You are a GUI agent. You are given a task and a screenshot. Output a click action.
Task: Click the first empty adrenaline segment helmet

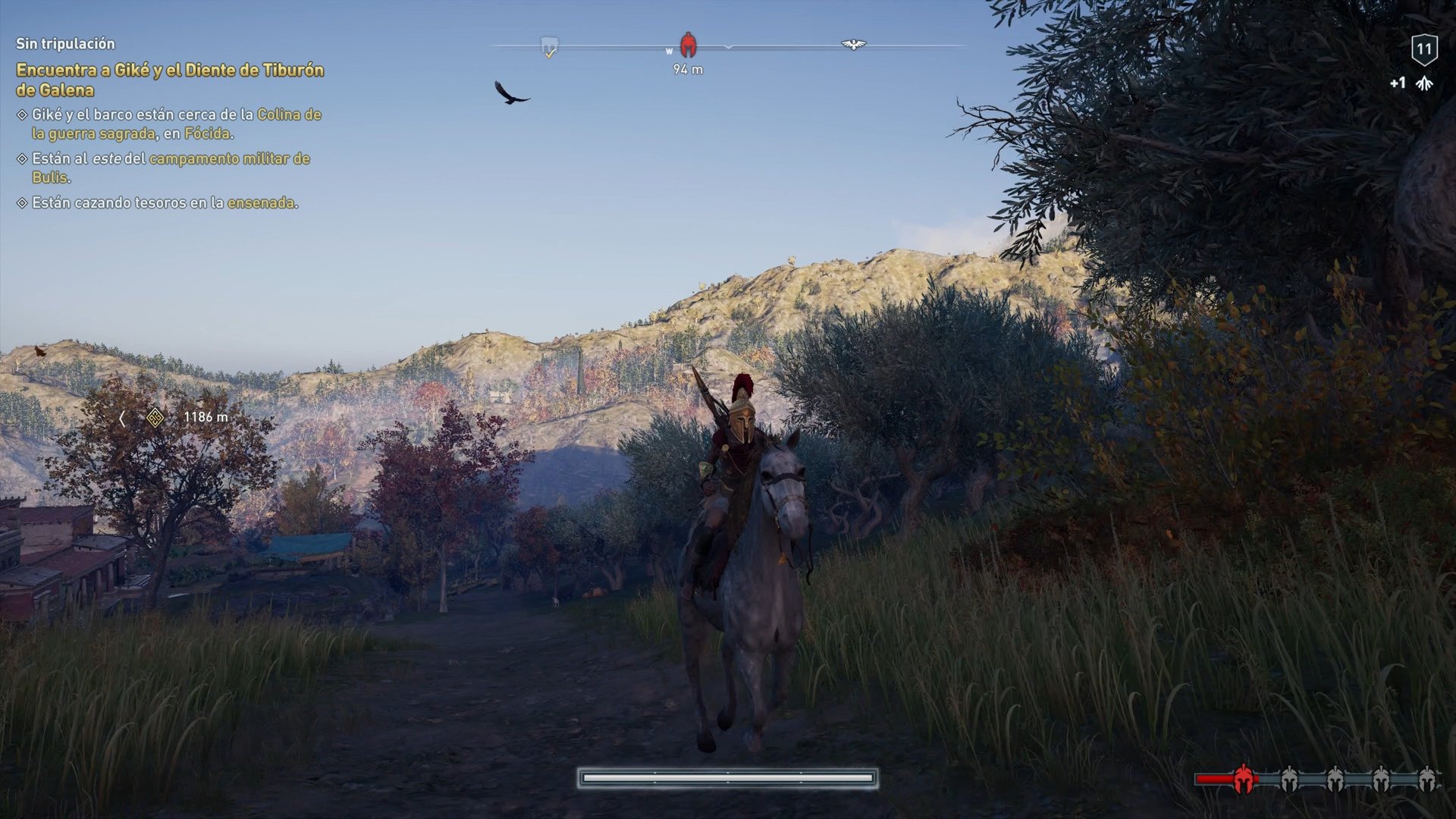[x=1289, y=777]
